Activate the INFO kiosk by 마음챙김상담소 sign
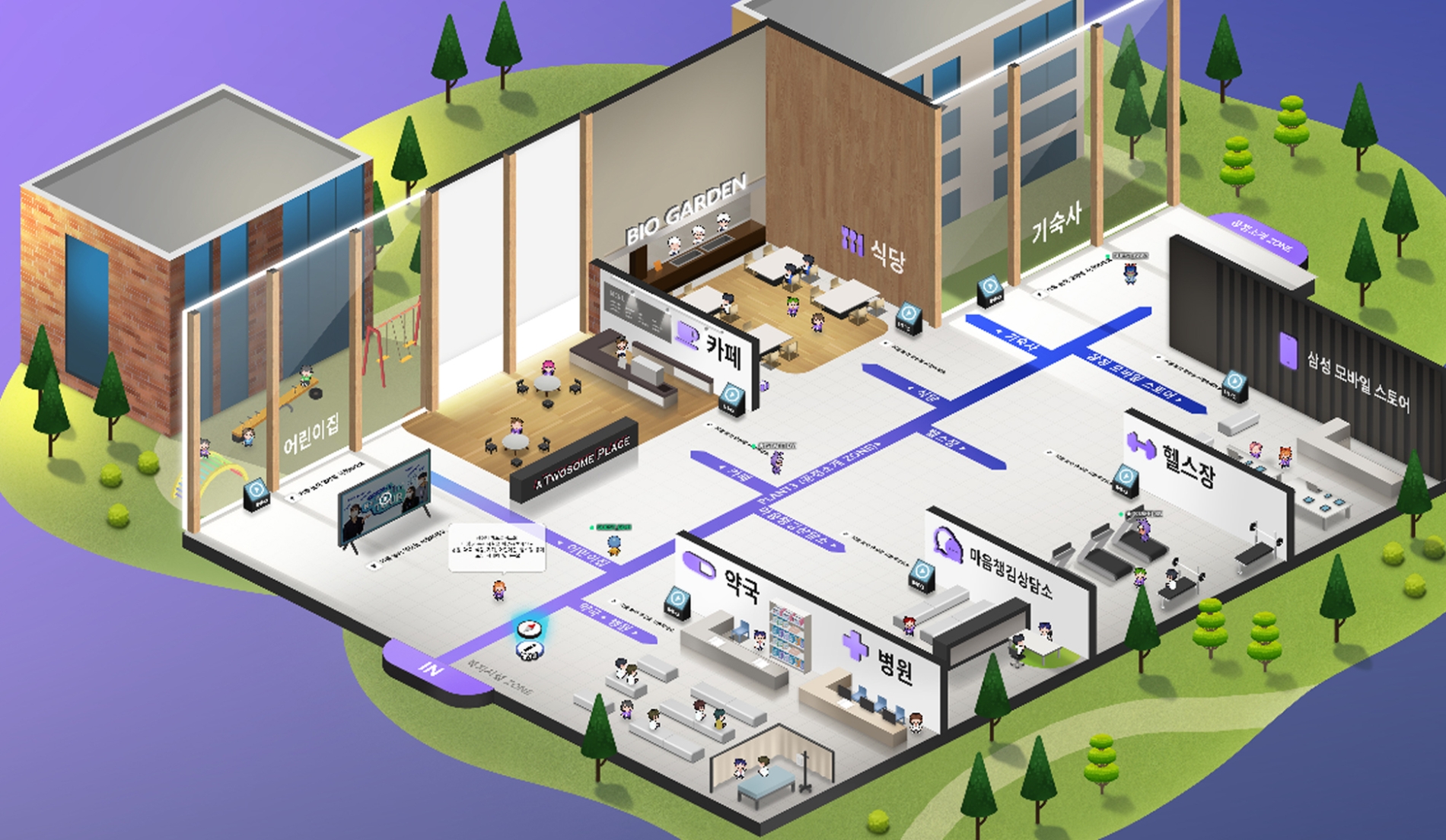This screenshot has height=840, width=1446. [x=920, y=574]
